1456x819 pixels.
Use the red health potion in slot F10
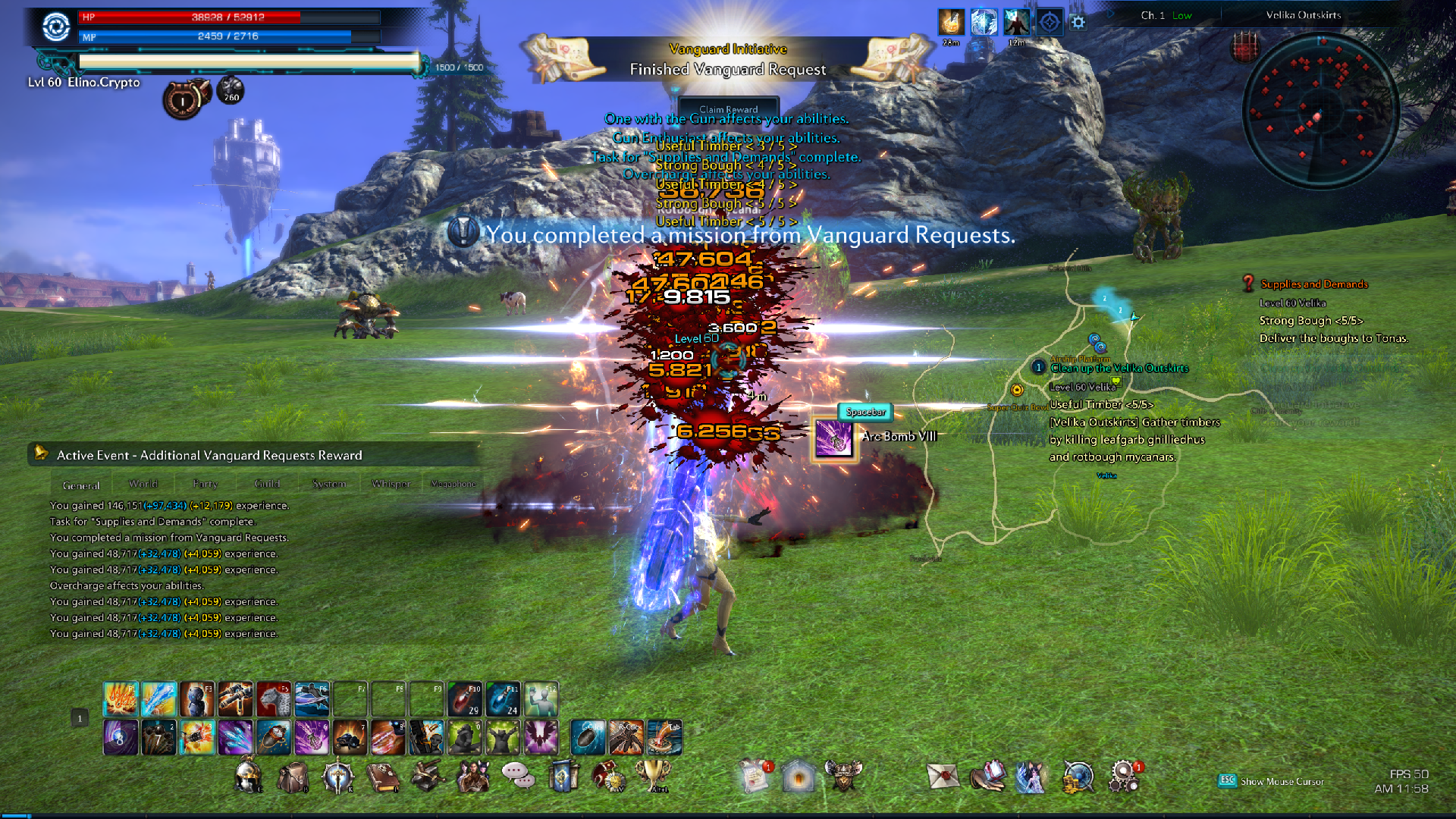tap(465, 699)
